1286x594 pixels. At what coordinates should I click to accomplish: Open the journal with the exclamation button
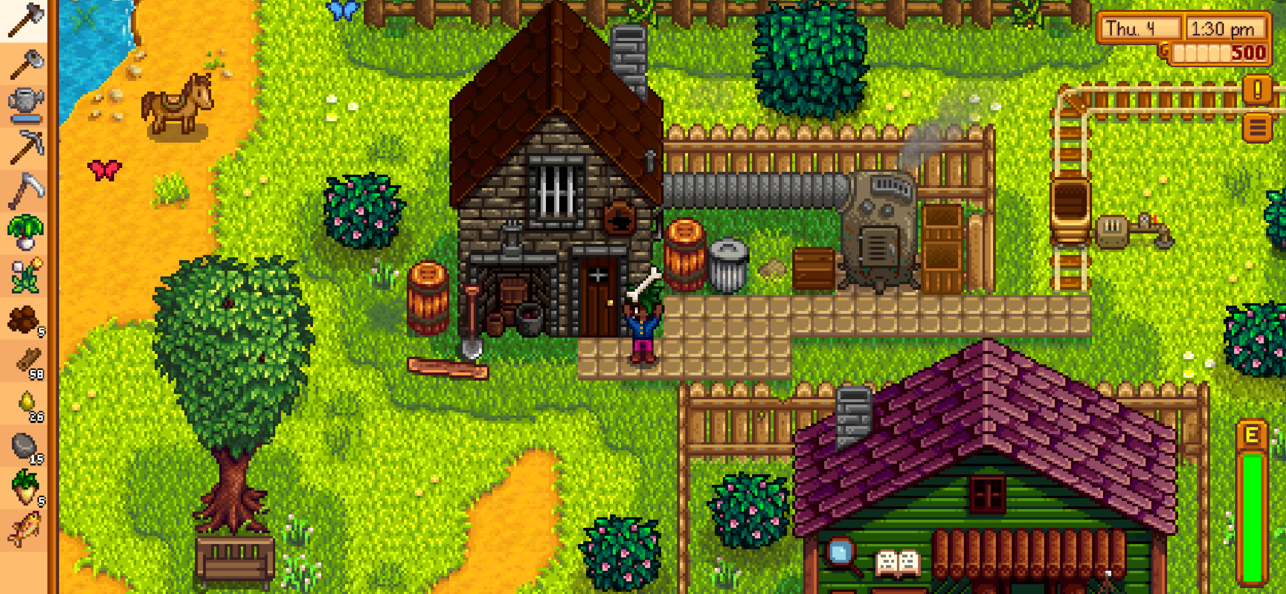1258,89
